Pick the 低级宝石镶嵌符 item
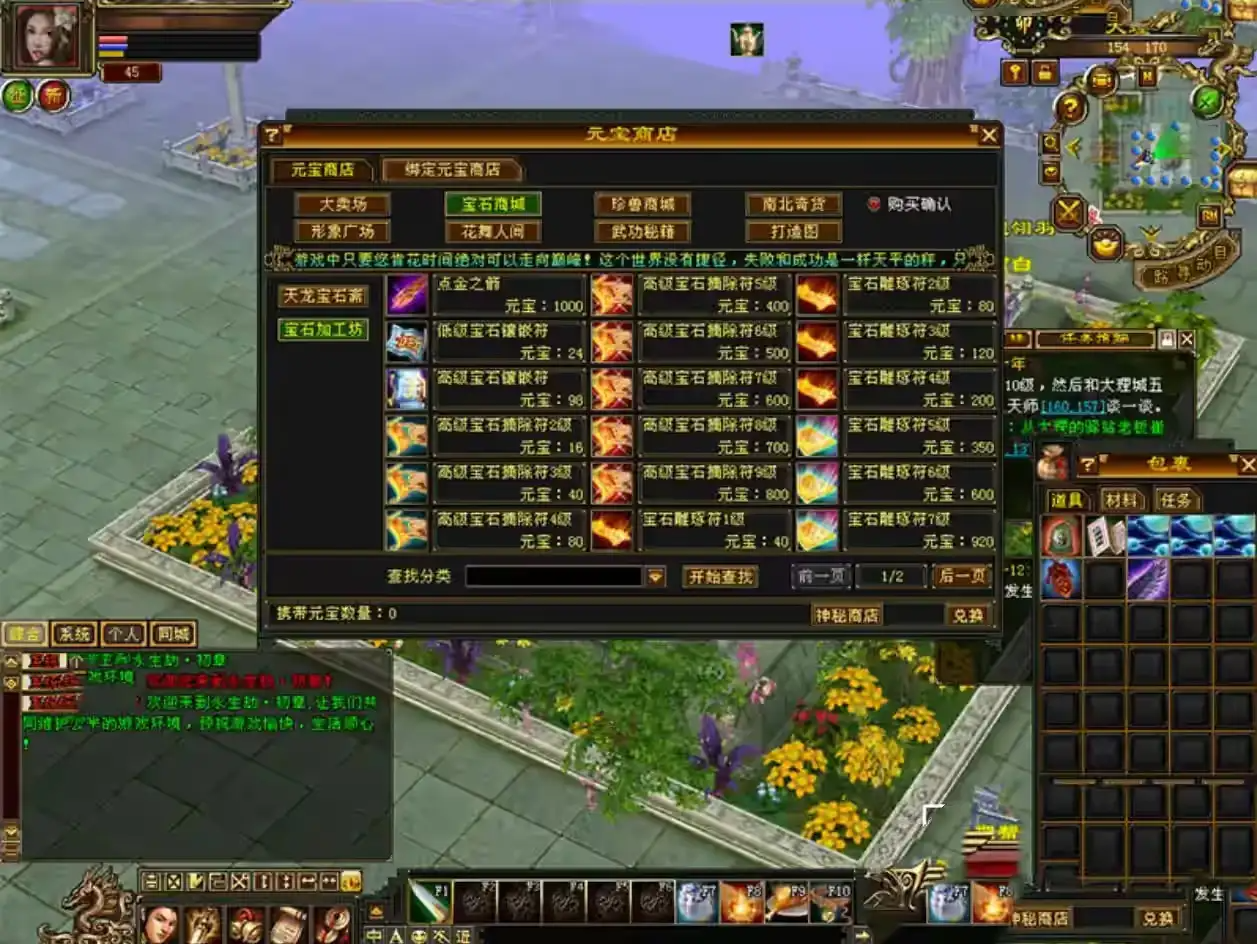1257x944 pixels. pos(509,341)
